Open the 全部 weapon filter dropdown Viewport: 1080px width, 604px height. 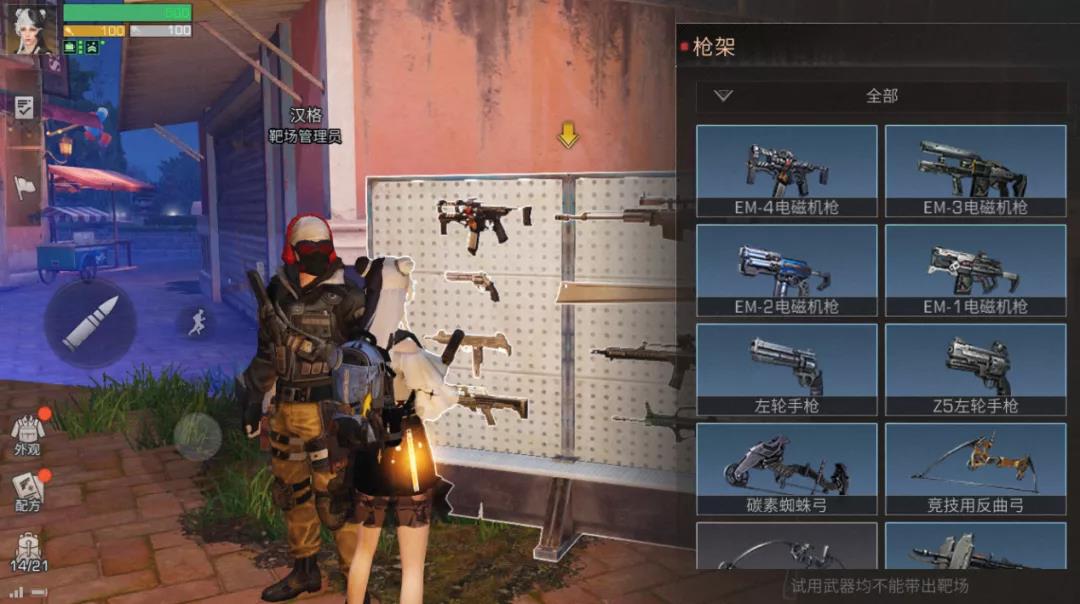(881, 96)
